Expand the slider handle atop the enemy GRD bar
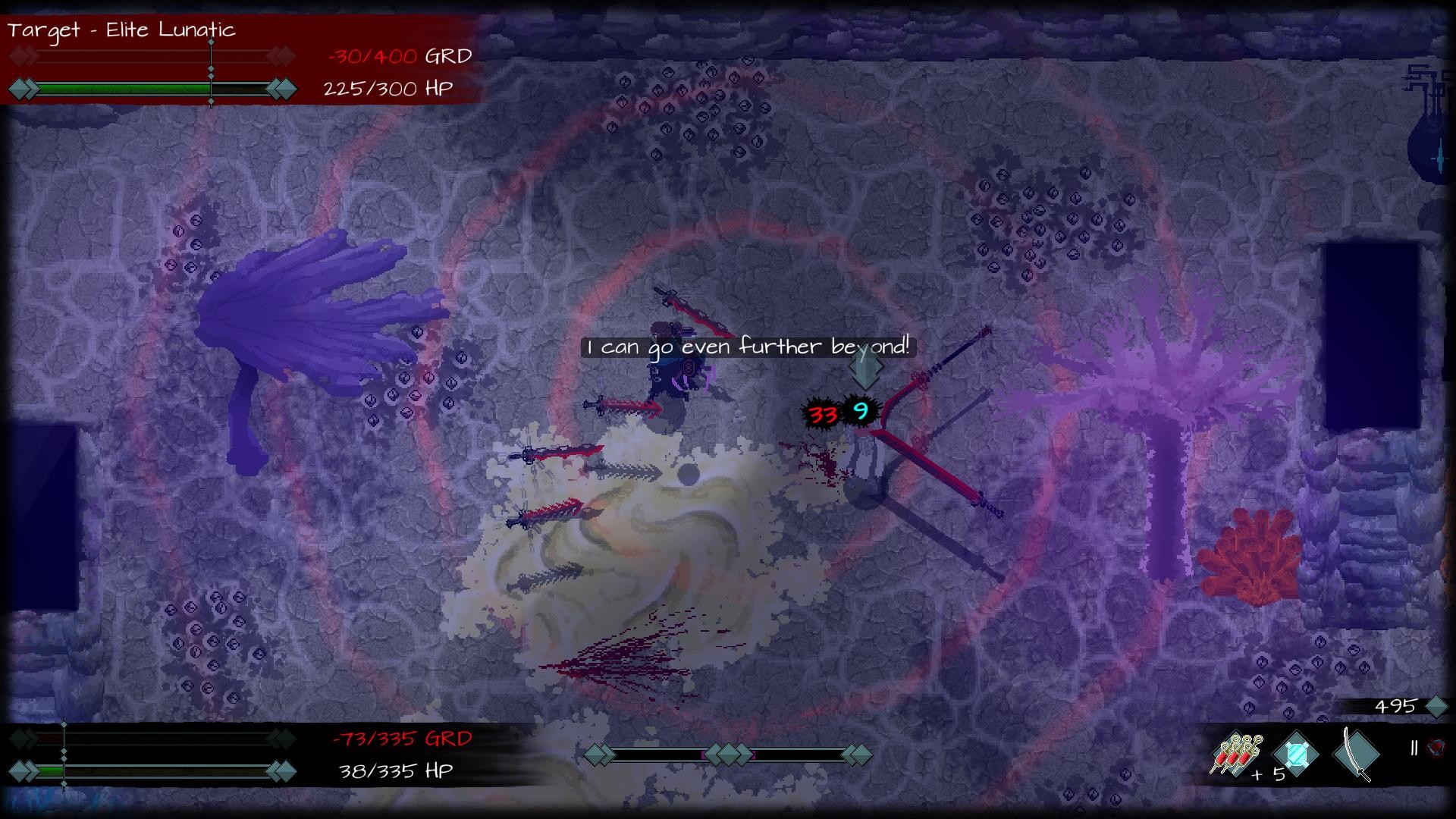1456x819 pixels. 211,42
